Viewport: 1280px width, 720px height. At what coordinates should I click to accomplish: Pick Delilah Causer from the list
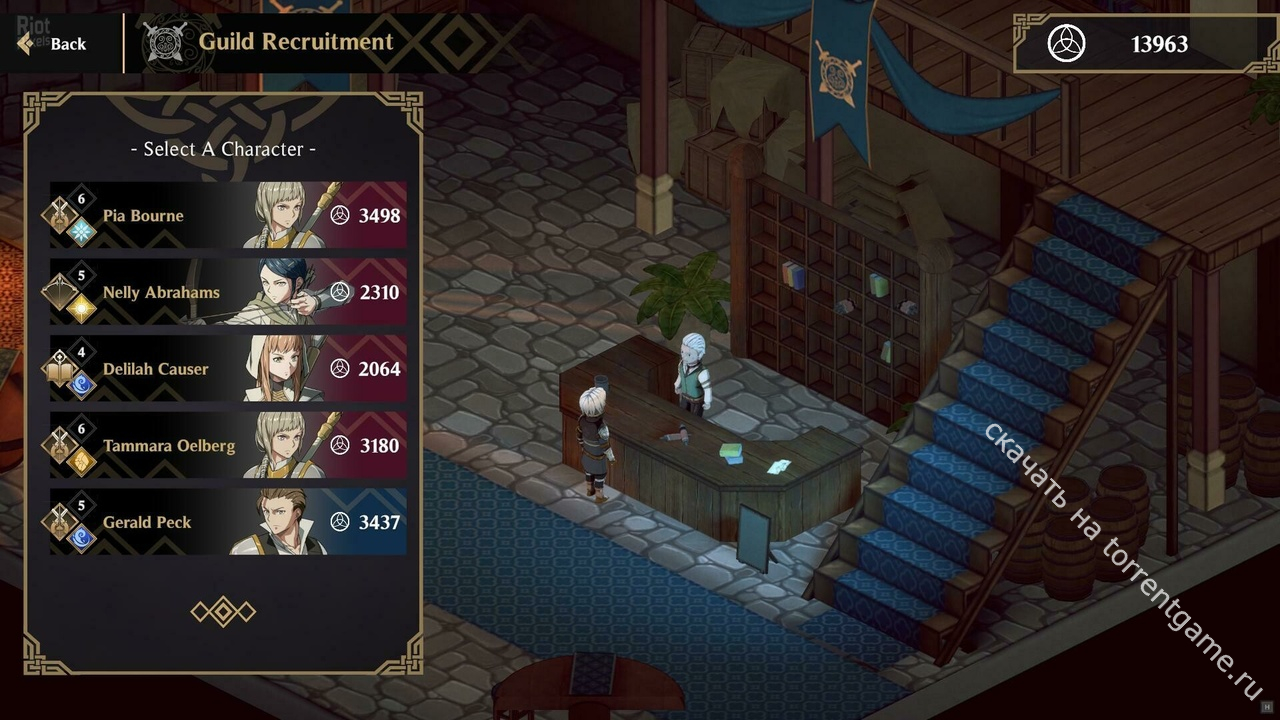228,369
